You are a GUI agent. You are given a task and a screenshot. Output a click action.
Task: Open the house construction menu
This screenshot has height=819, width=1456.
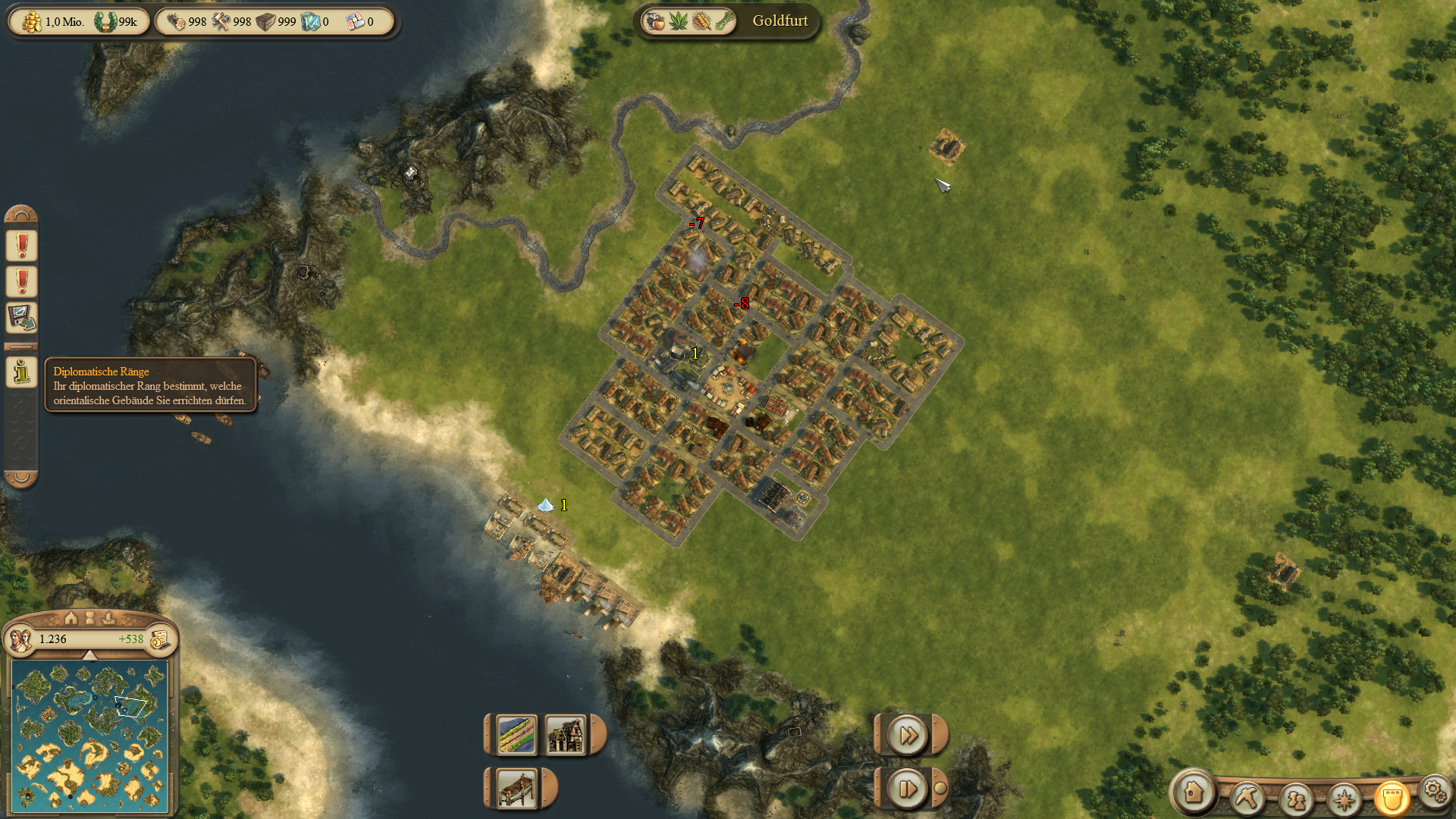pyautogui.click(x=1194, y=792)
